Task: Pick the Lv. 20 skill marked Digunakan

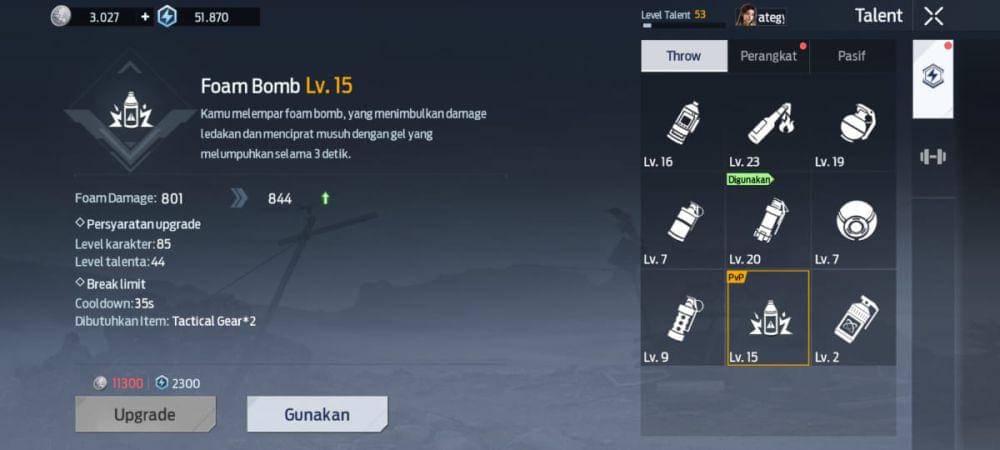Action: [x=768, y=222]
